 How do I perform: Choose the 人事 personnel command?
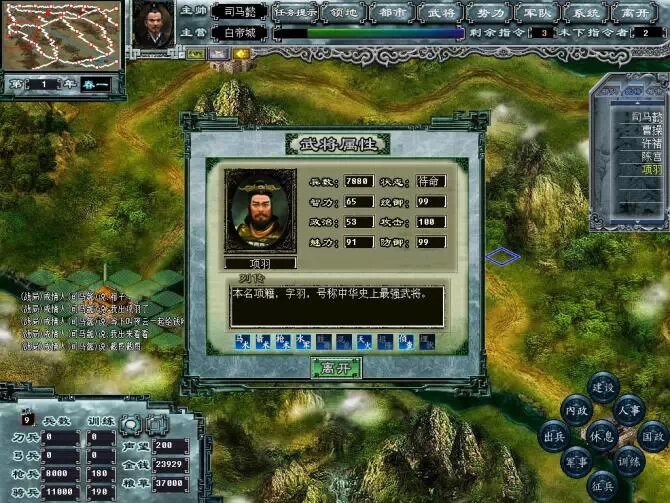pyautogui.click(x=629, y=409)
